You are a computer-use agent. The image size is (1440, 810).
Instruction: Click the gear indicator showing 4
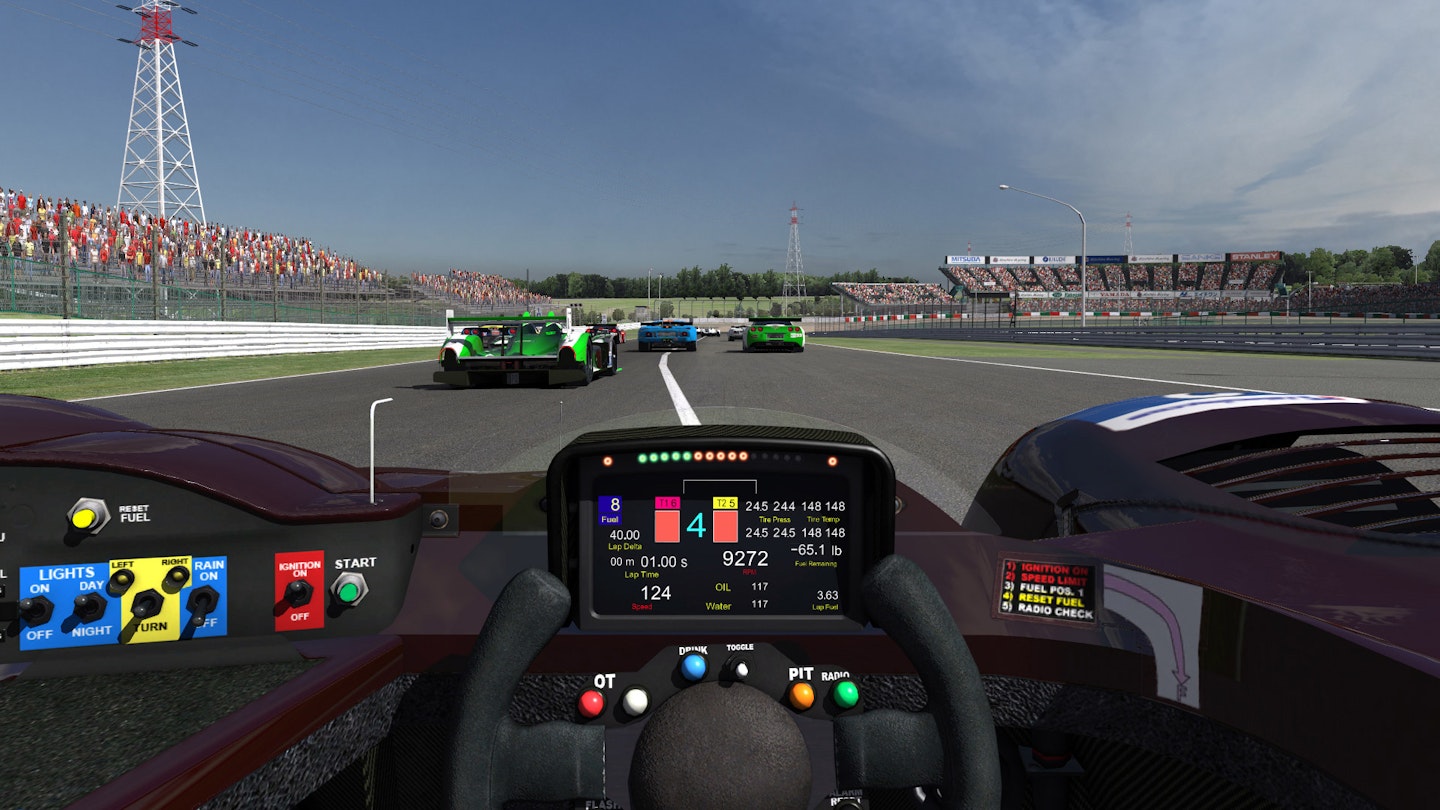point(696,523)
